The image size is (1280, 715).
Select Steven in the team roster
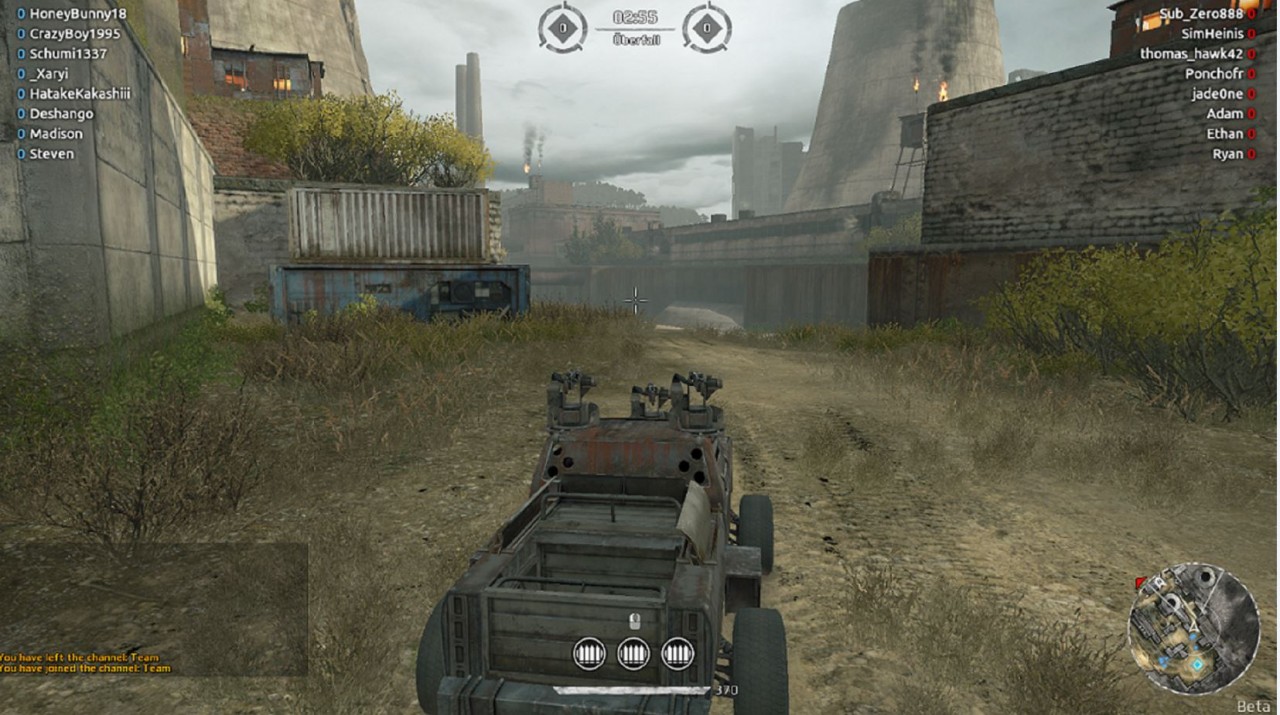click(51, 154)
